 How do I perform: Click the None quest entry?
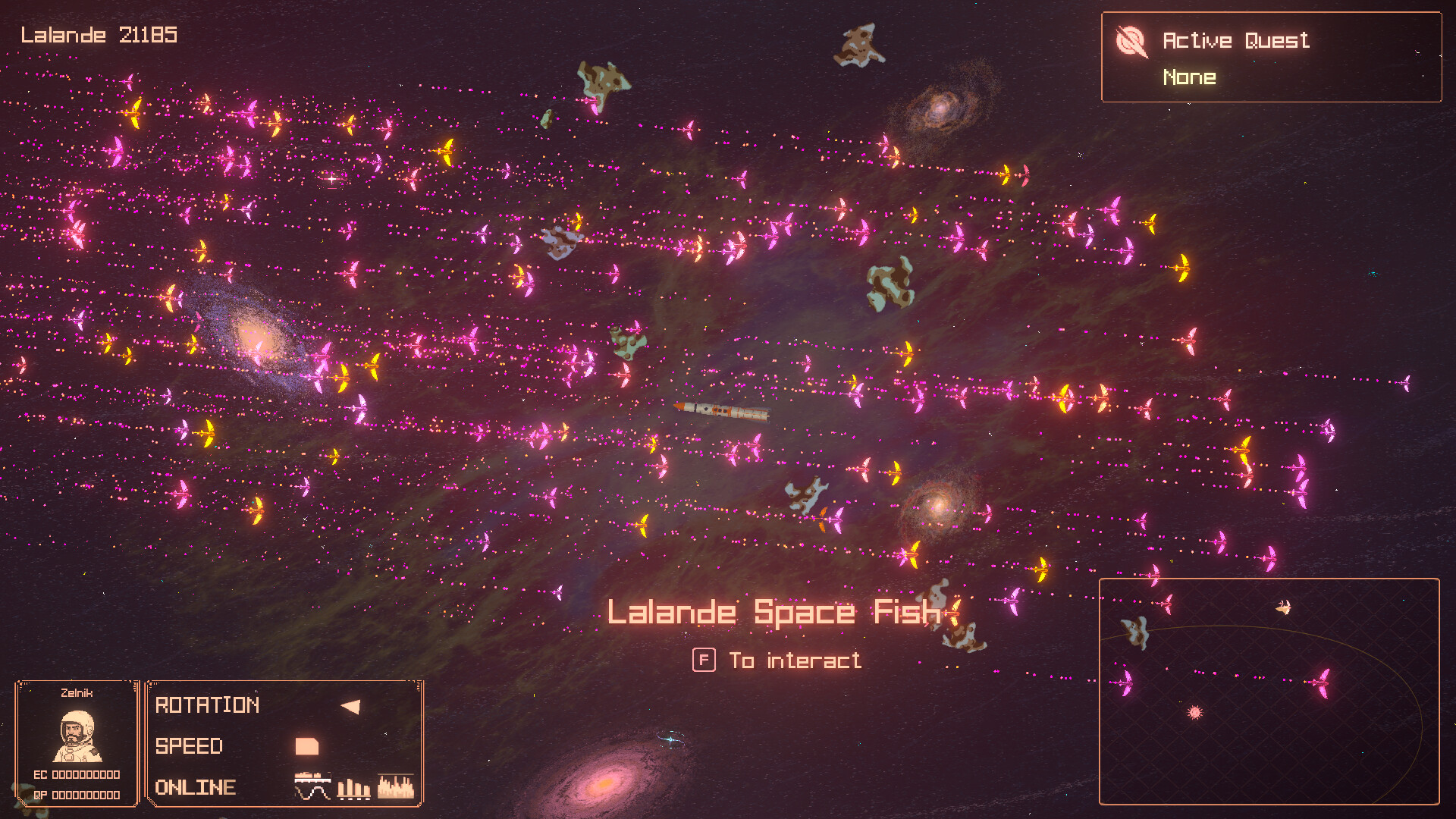[1189, 77]
